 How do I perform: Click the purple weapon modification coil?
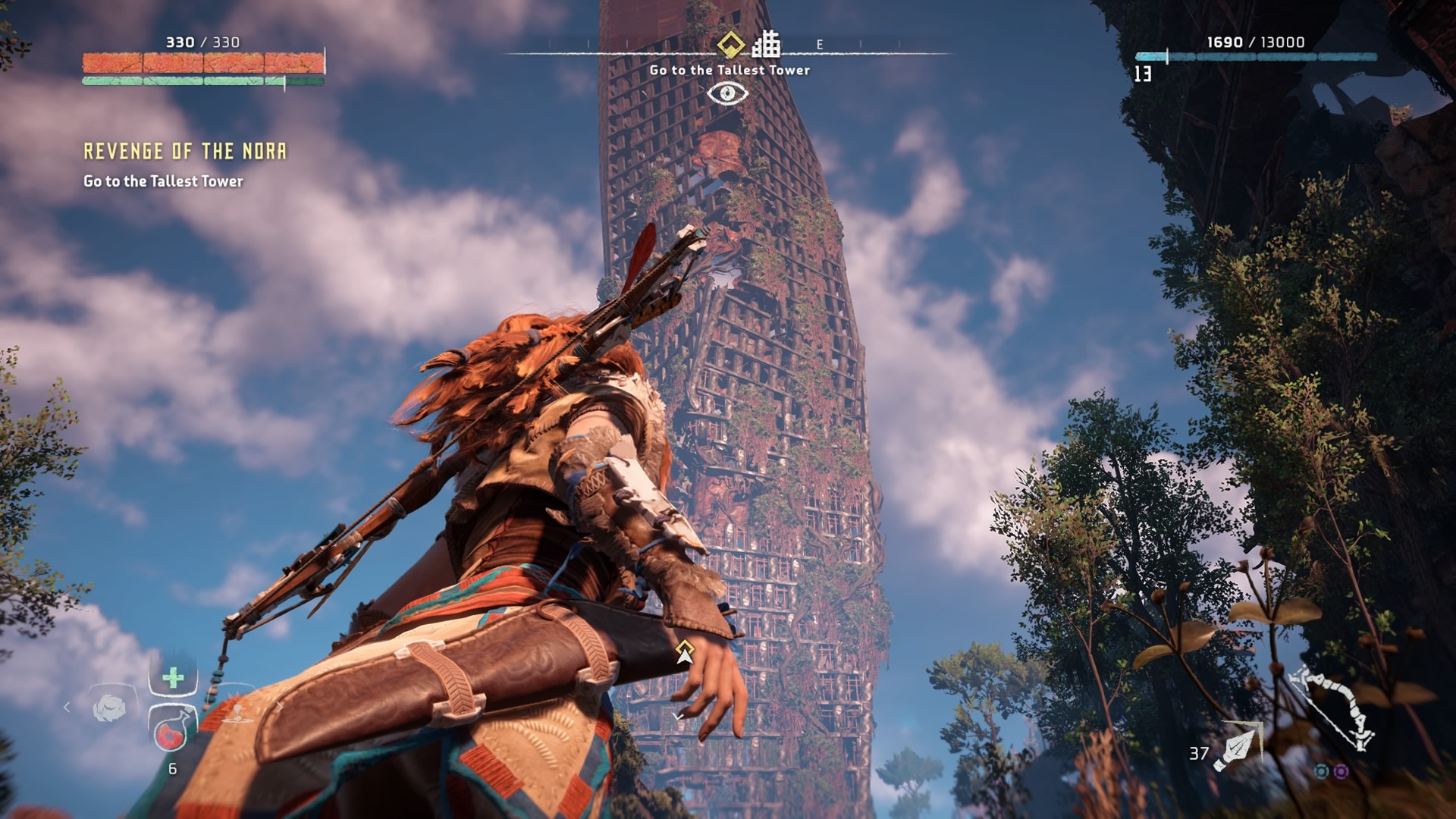point(1341,771)
